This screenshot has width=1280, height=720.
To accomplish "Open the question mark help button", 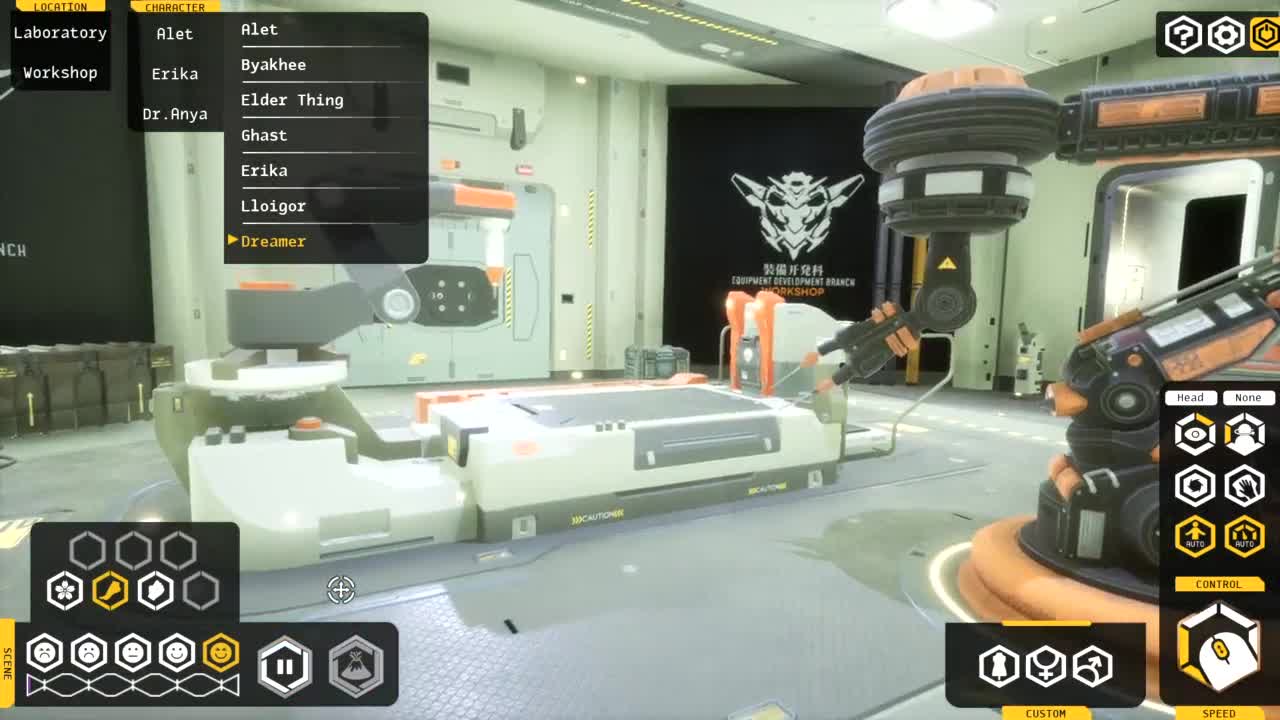I will click(x=1183, y=36).
